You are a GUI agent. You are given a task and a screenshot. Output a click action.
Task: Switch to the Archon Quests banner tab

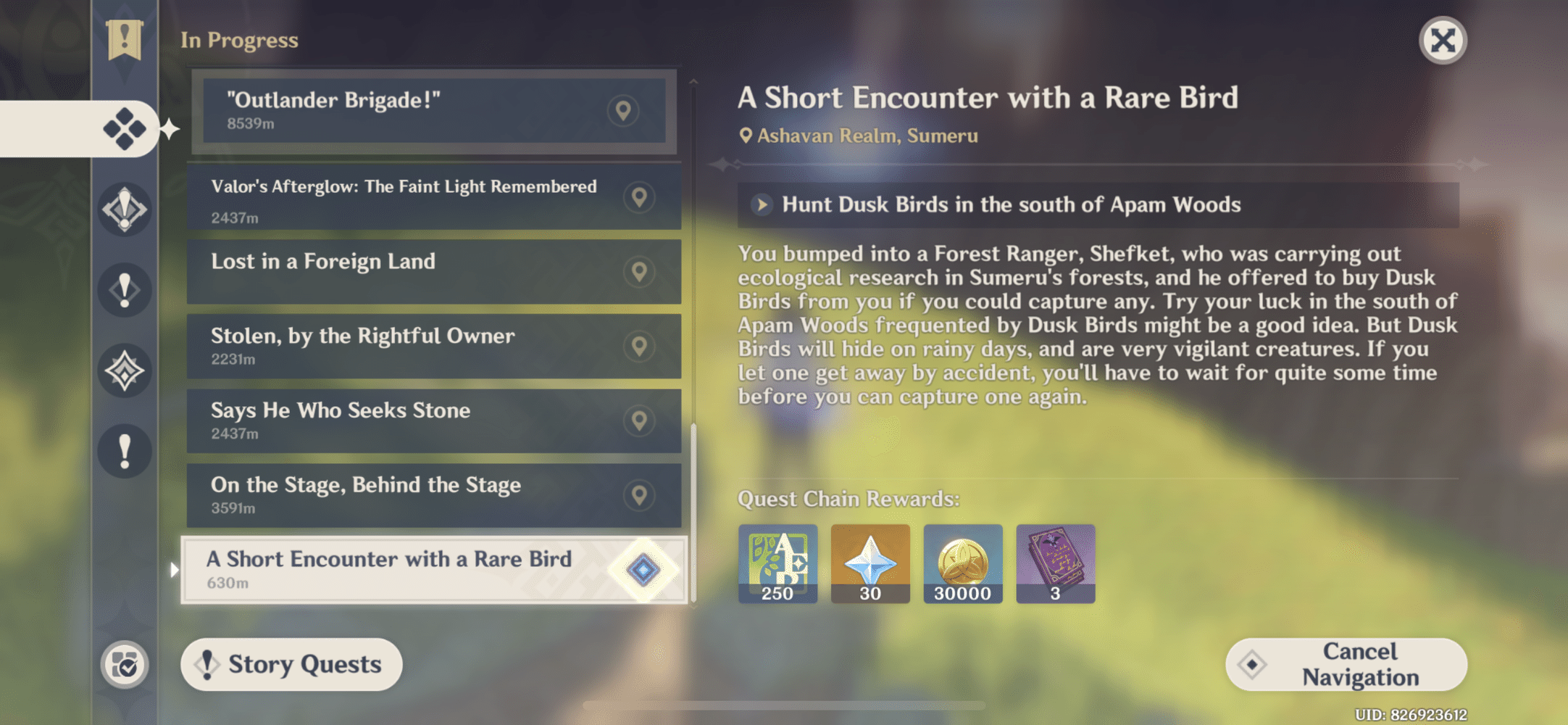[x=125, y=33]
